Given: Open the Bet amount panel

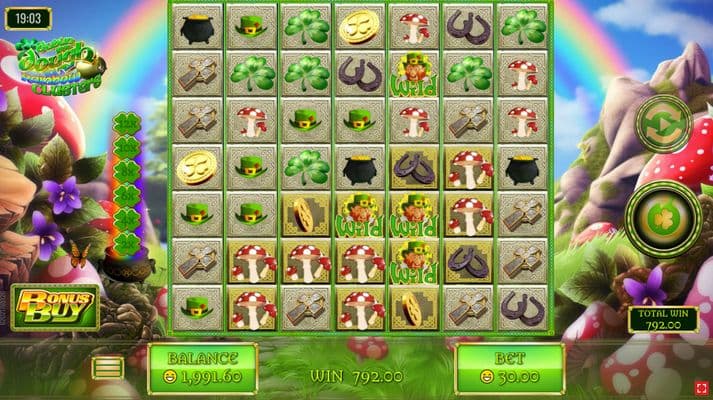Looking at the screenshot, I should point(509,368).
